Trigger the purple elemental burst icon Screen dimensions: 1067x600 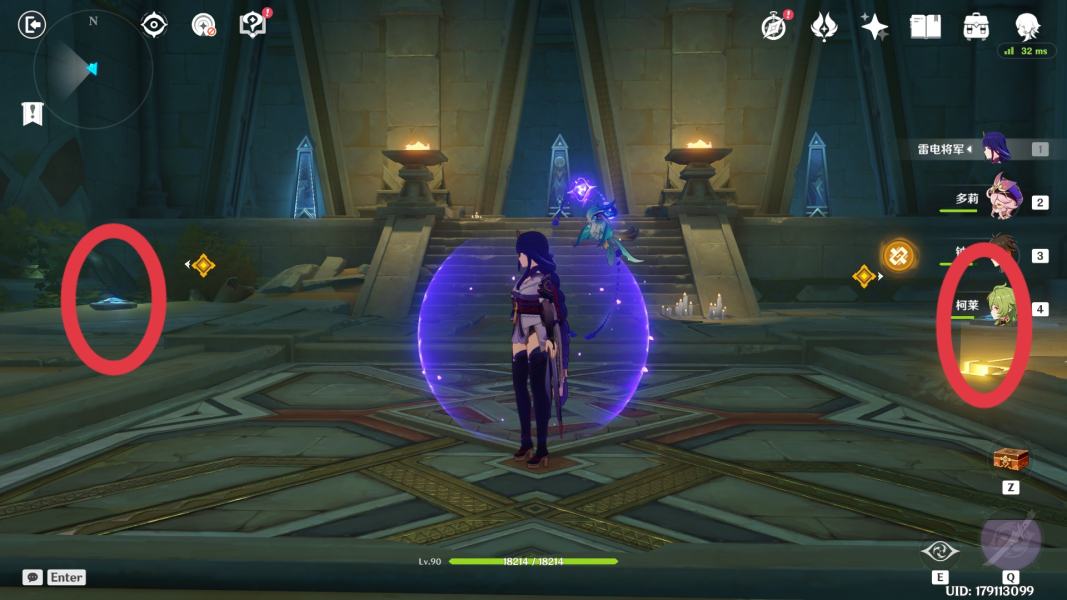point(1010,540)
